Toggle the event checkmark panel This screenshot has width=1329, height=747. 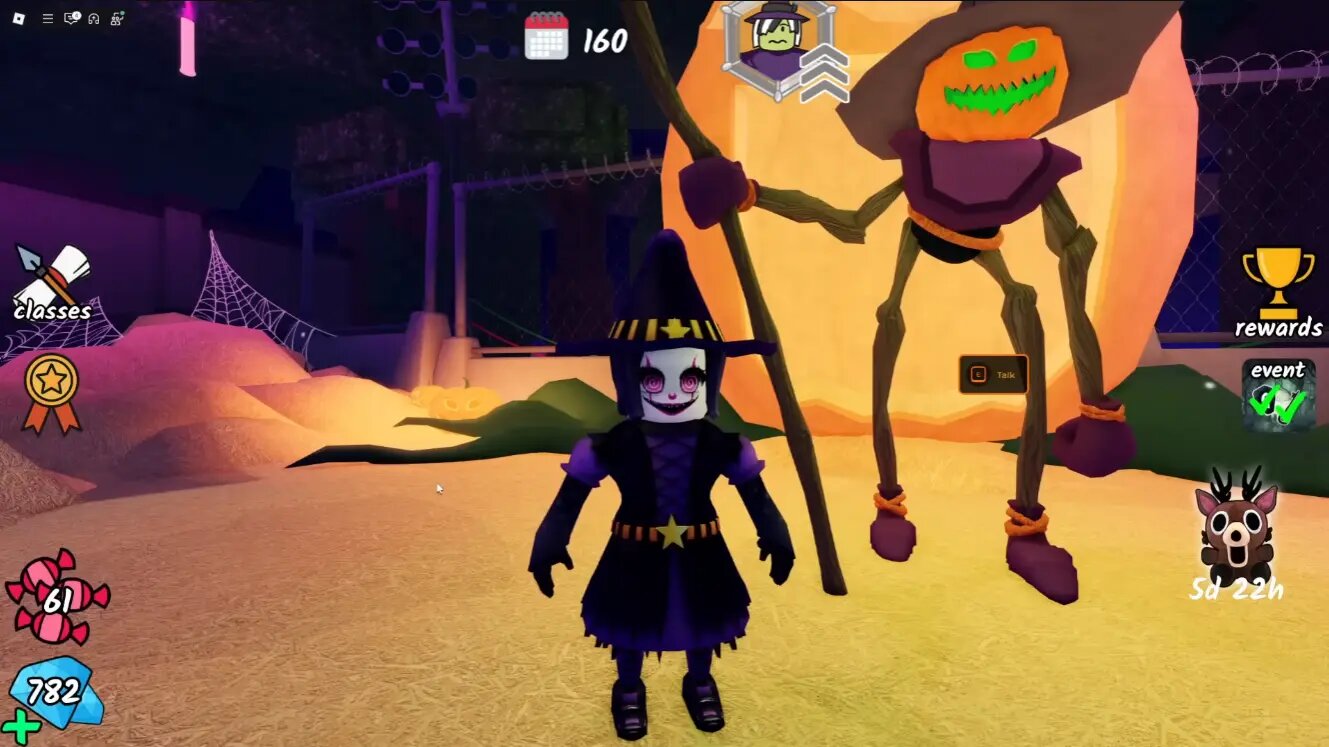1279,395
